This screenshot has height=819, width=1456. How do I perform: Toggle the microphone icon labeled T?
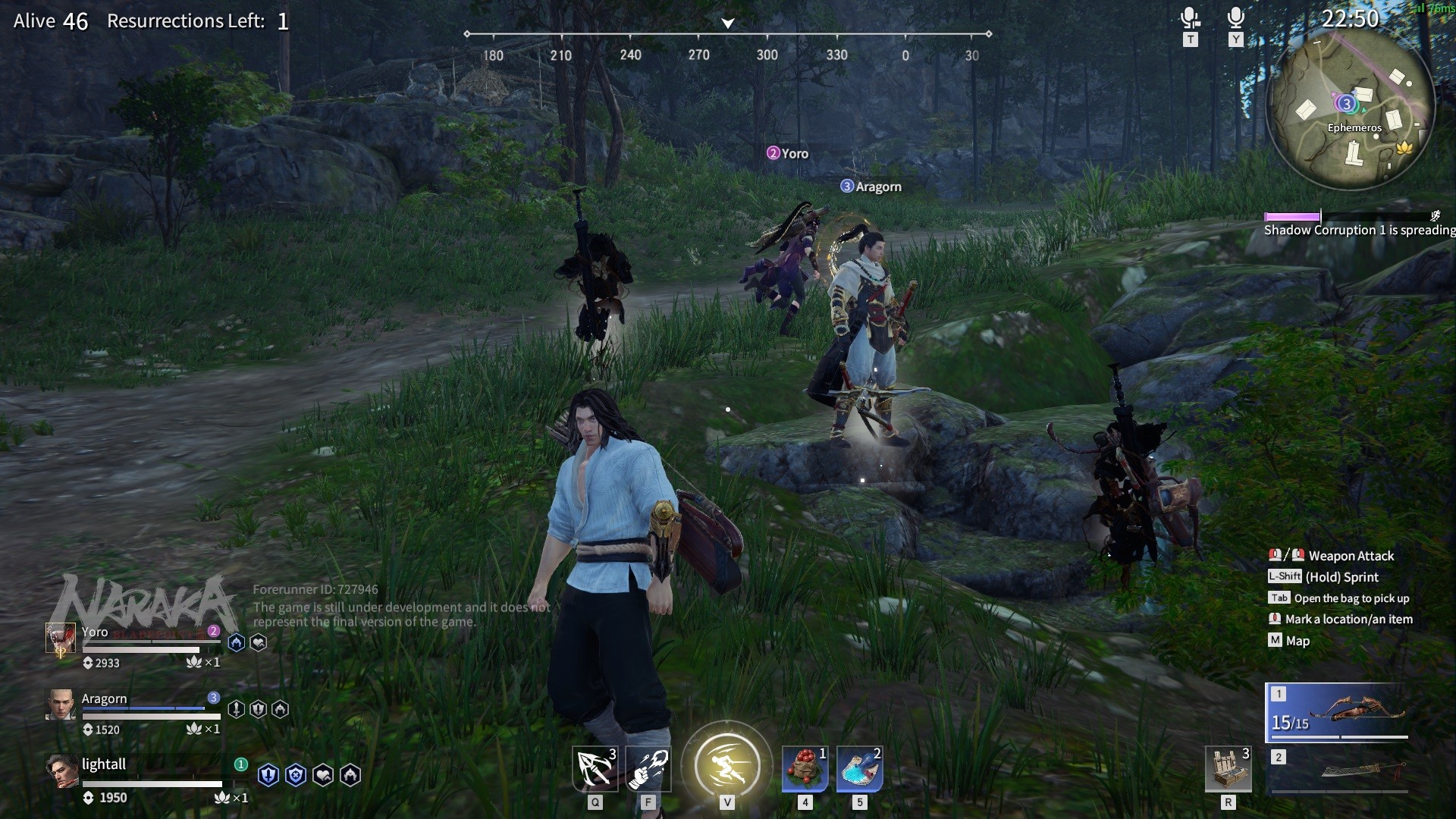[1190, 18]
